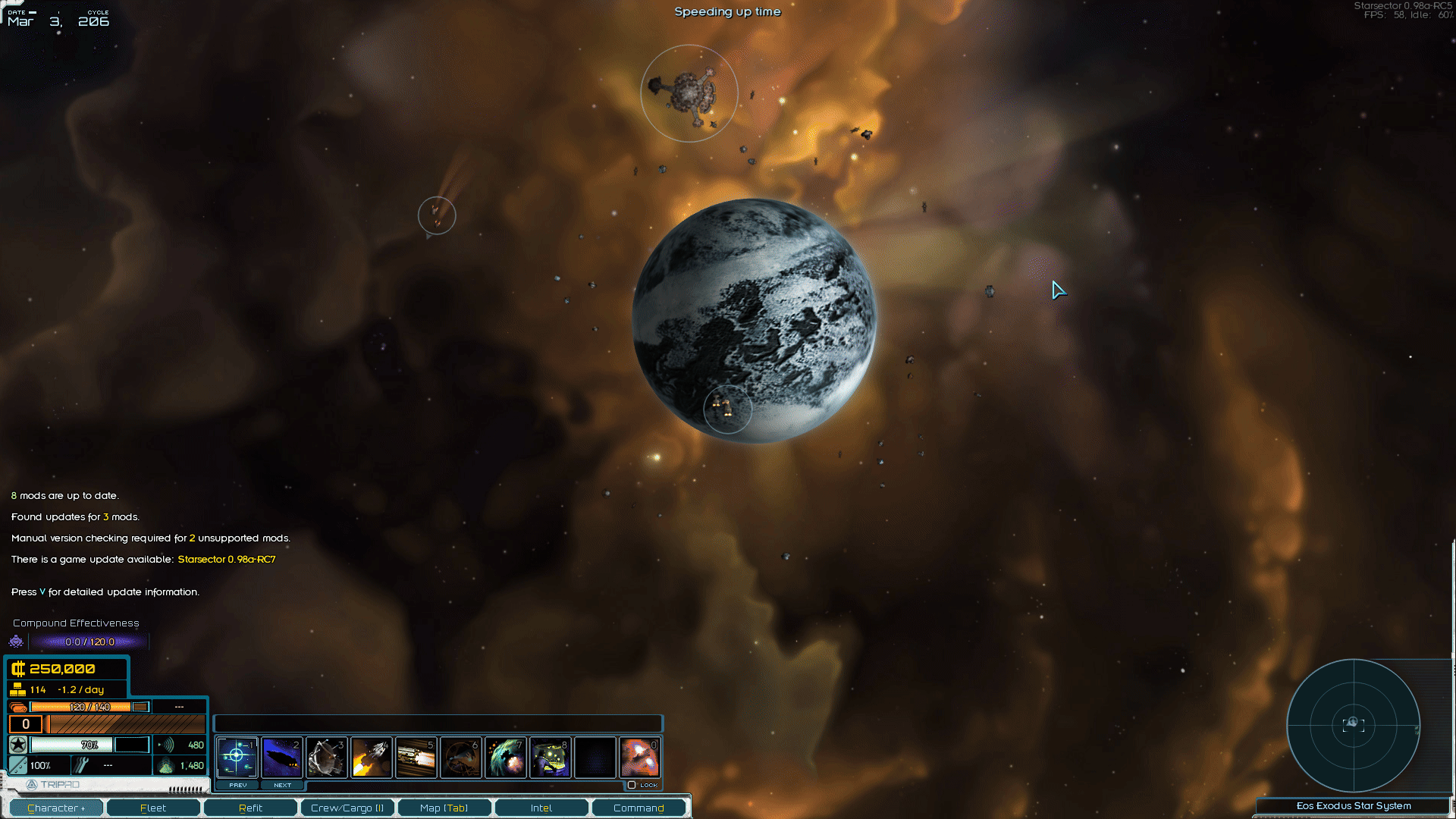The width and height of the screenshot is (1456, 819).
Task: Switch to the Refit screen
Action: point(250,808)
